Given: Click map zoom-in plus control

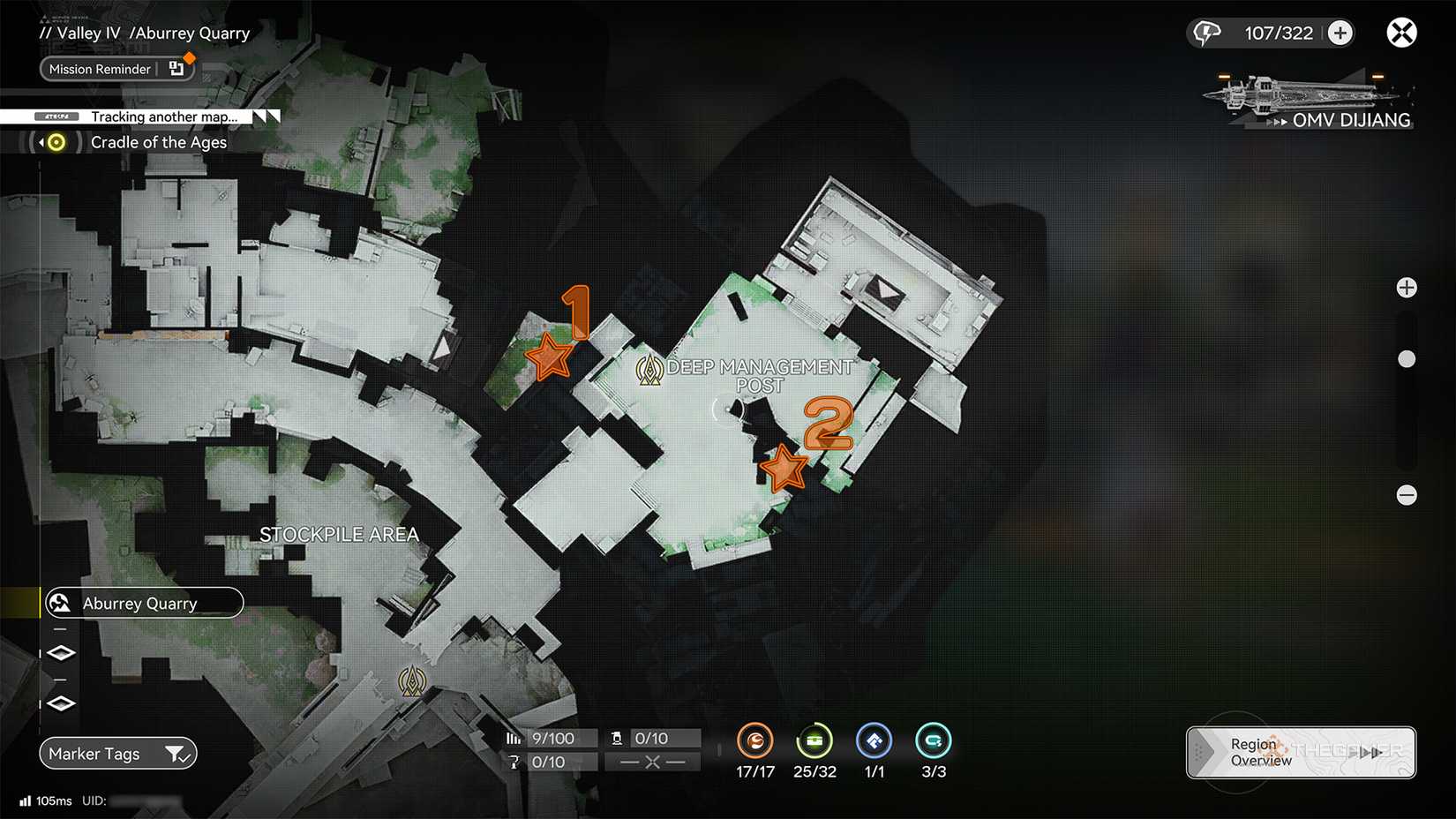Looking at the screenshot, I should [x=1407, y=287].
